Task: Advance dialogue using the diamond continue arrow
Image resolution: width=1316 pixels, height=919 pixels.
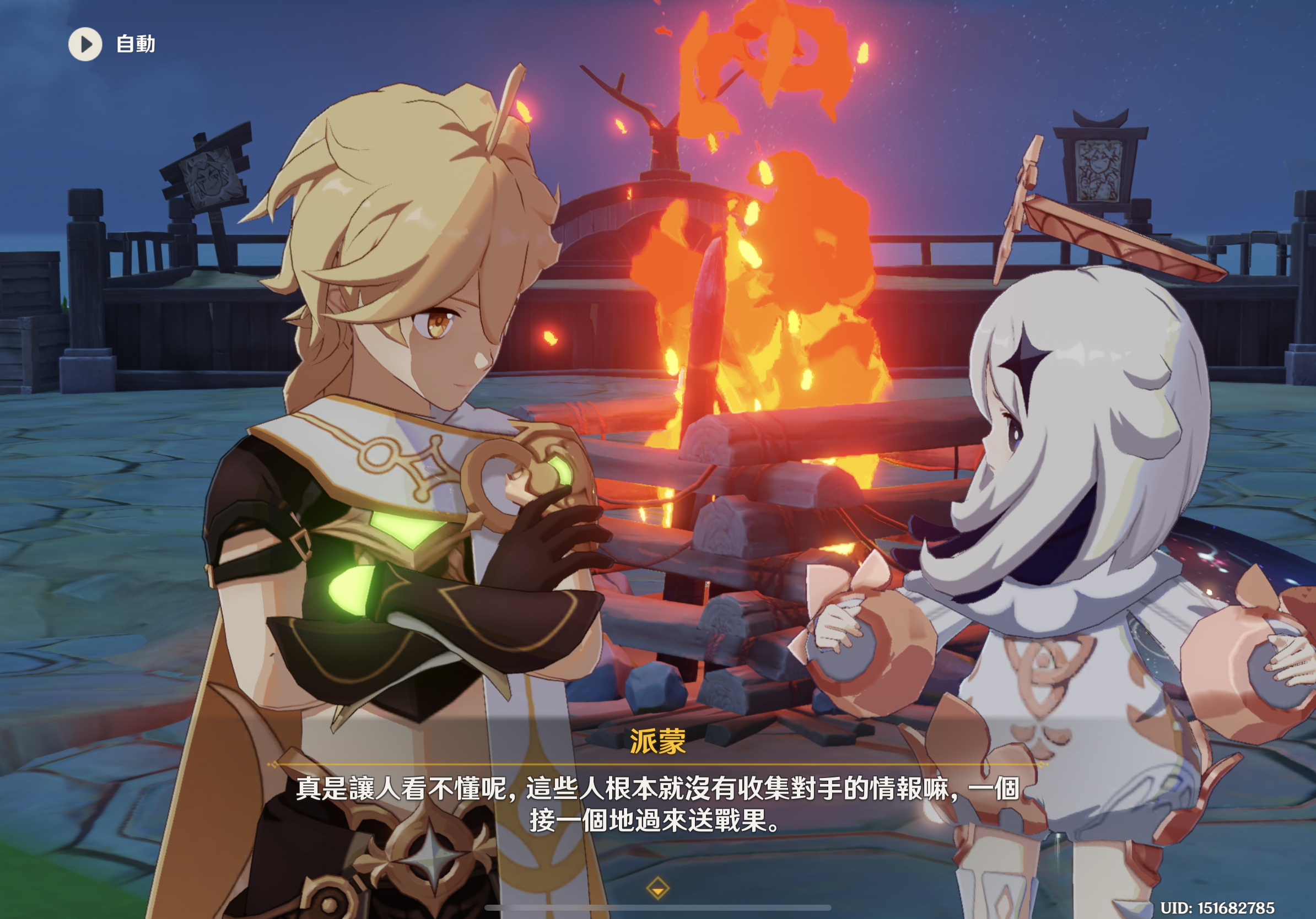Action: pos(657,888)
